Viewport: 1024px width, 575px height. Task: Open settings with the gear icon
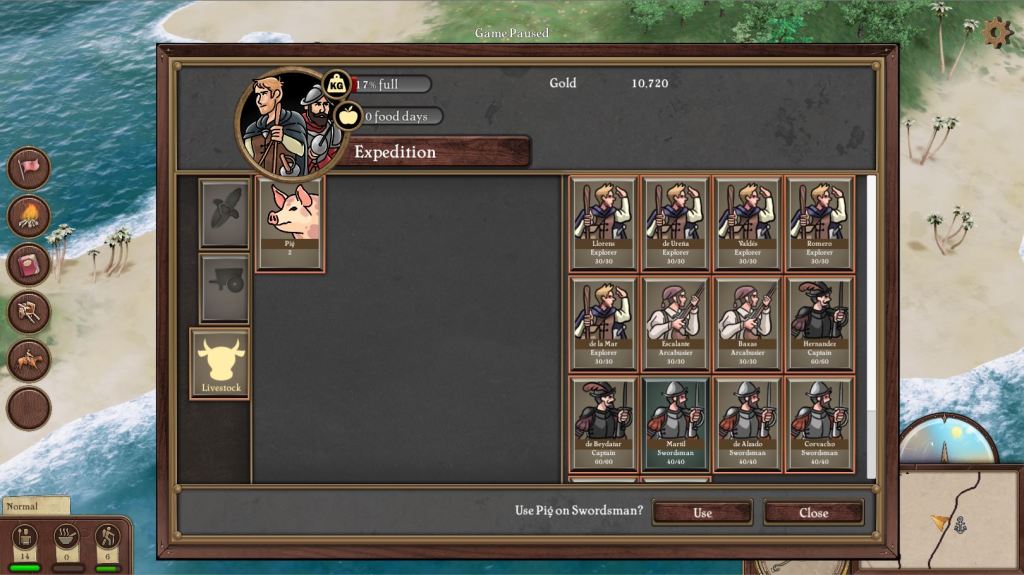point(997,33)
